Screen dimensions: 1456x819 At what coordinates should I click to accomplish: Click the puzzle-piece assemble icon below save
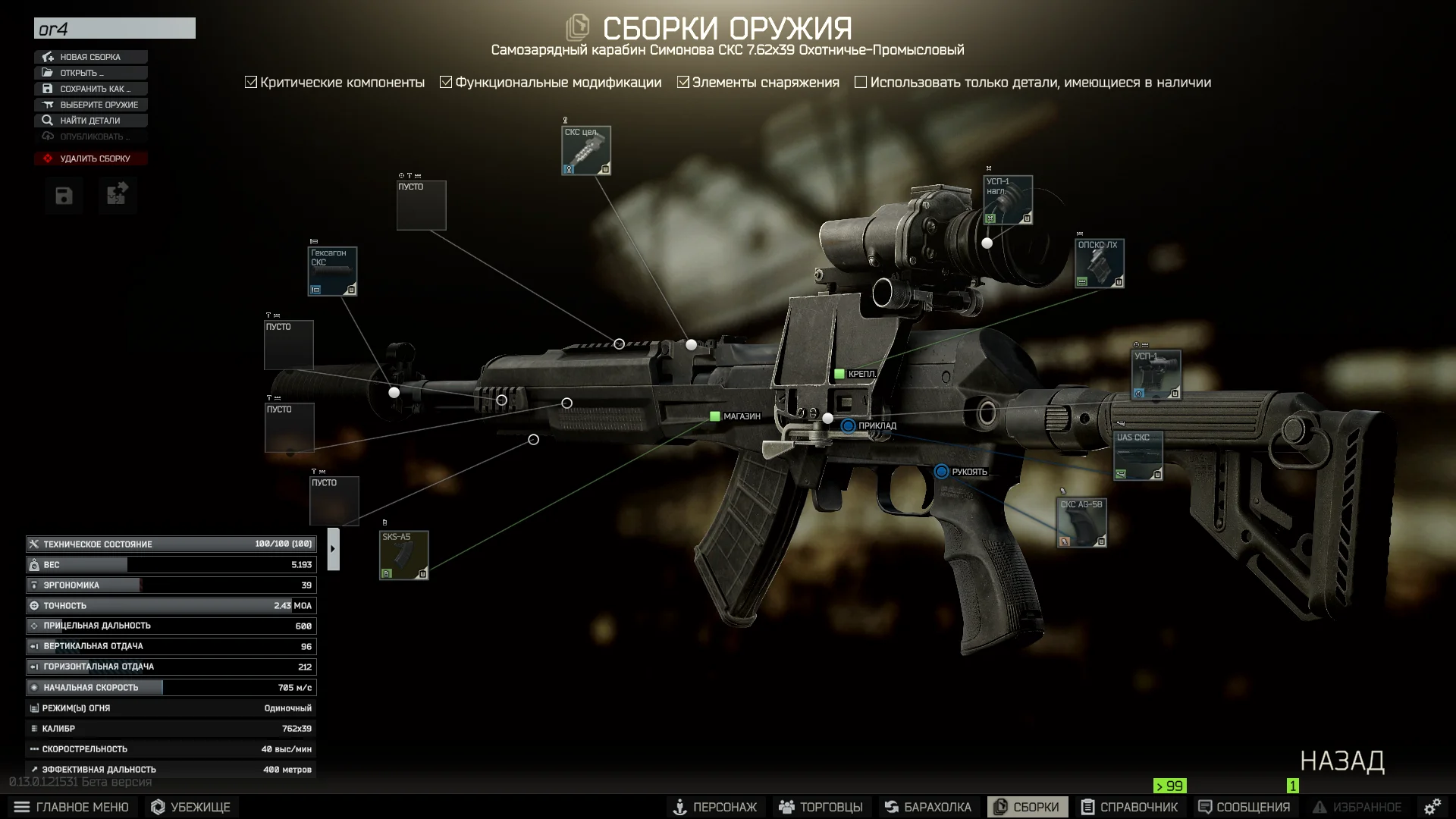click(x=117, y=195)
